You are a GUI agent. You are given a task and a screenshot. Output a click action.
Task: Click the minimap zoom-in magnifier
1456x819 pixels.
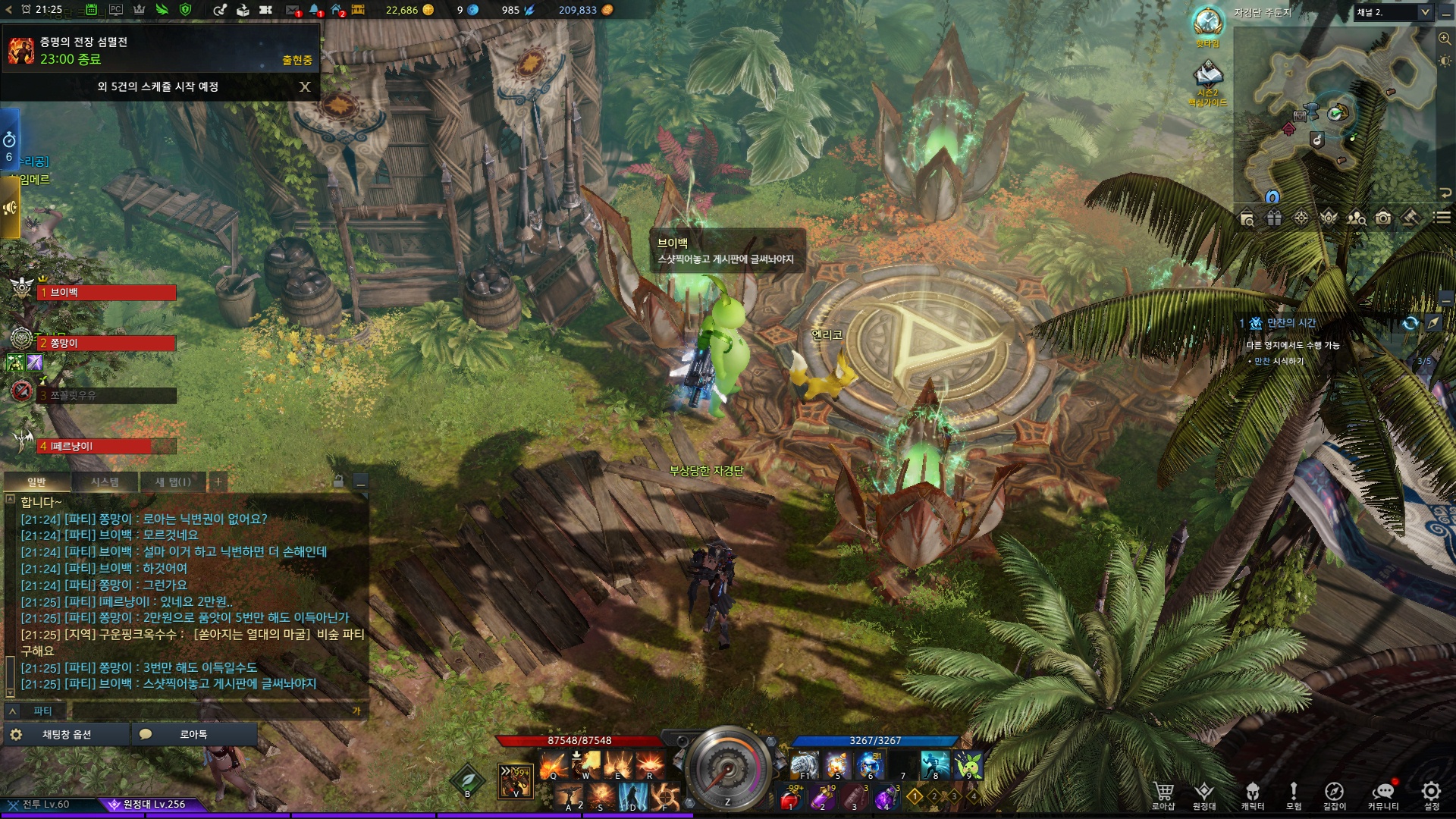click(1445, 38)
